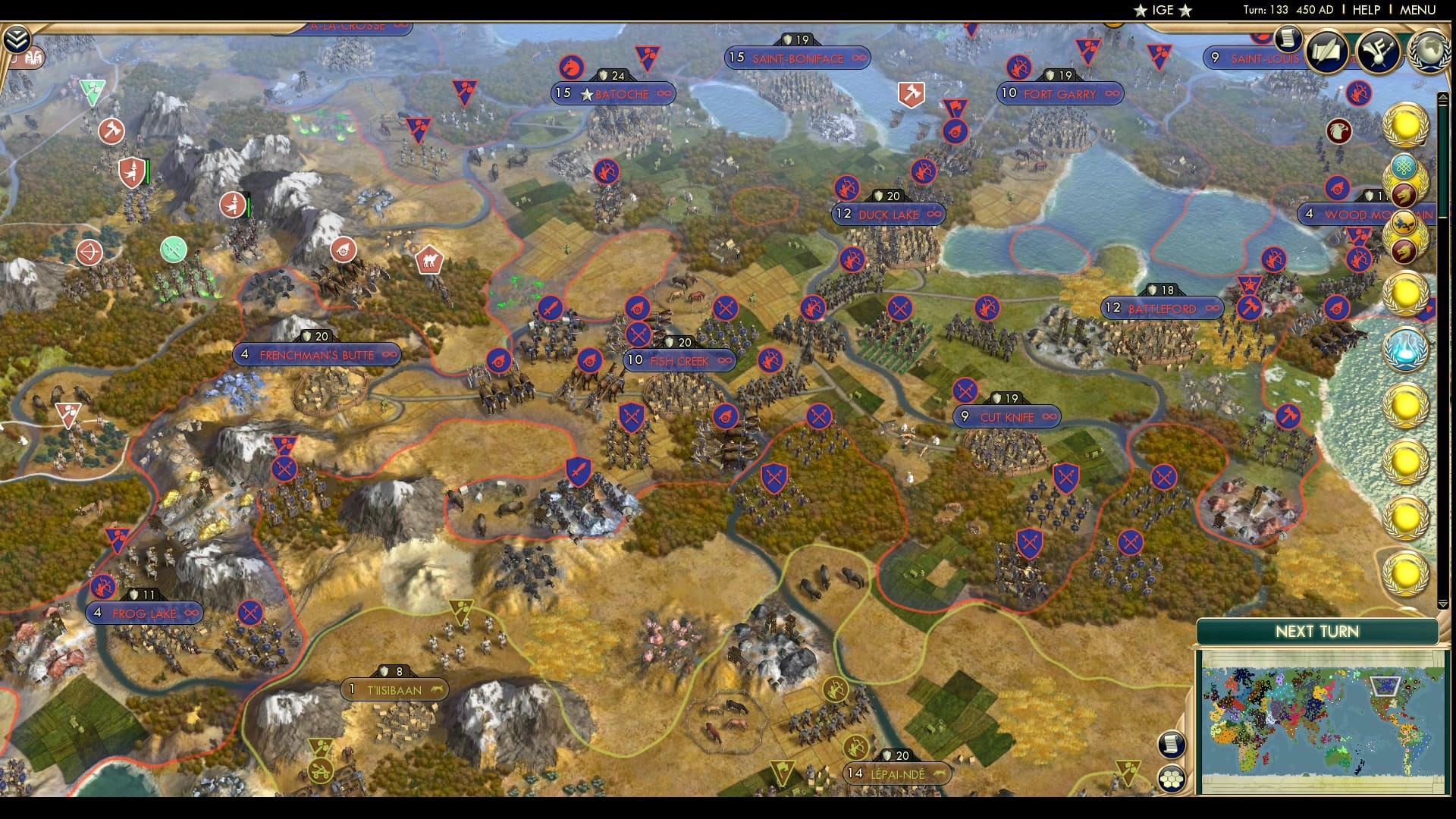Image resolution: width=1456 pixels, height=819 pixels.
Task: Open the MENU in the top bar
Action: [1417, 10]
